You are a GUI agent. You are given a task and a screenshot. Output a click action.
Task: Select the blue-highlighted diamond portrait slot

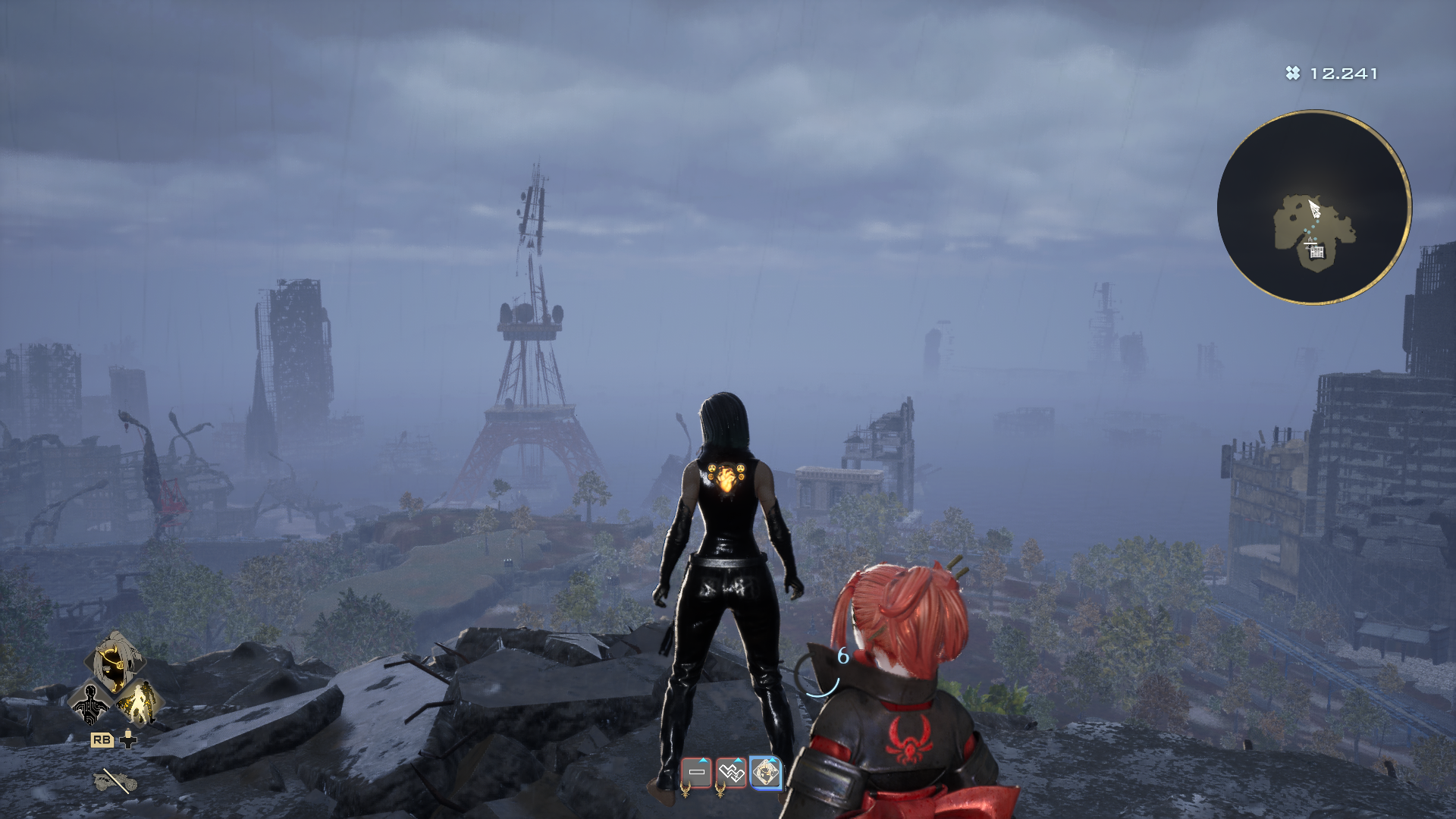click(766, 773)
